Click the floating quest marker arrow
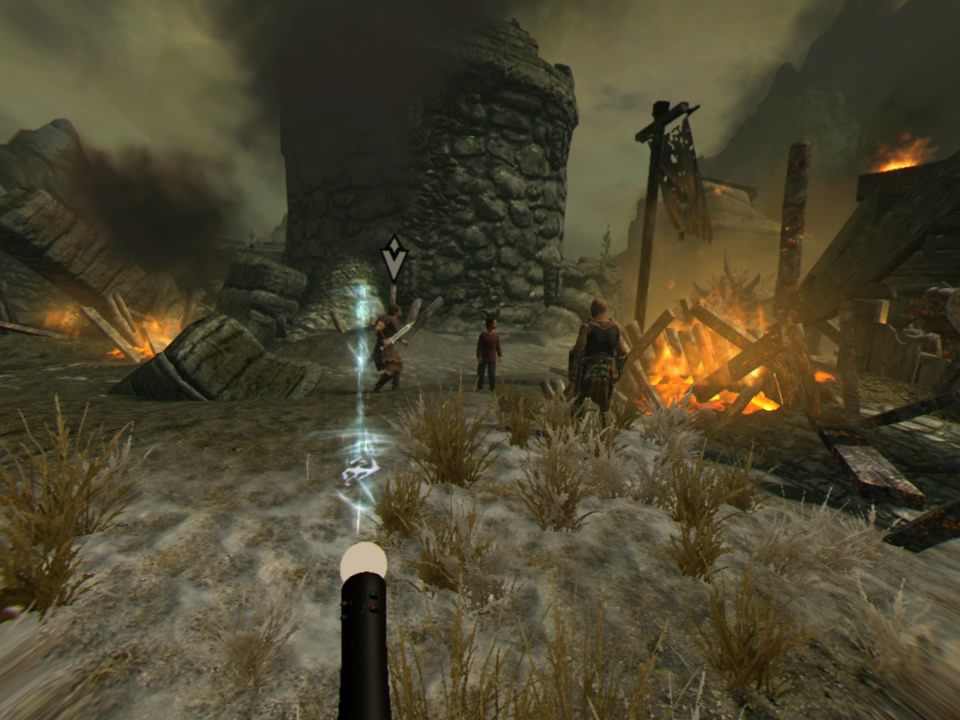This screenshot has width=960, height=720. [394, 258]
